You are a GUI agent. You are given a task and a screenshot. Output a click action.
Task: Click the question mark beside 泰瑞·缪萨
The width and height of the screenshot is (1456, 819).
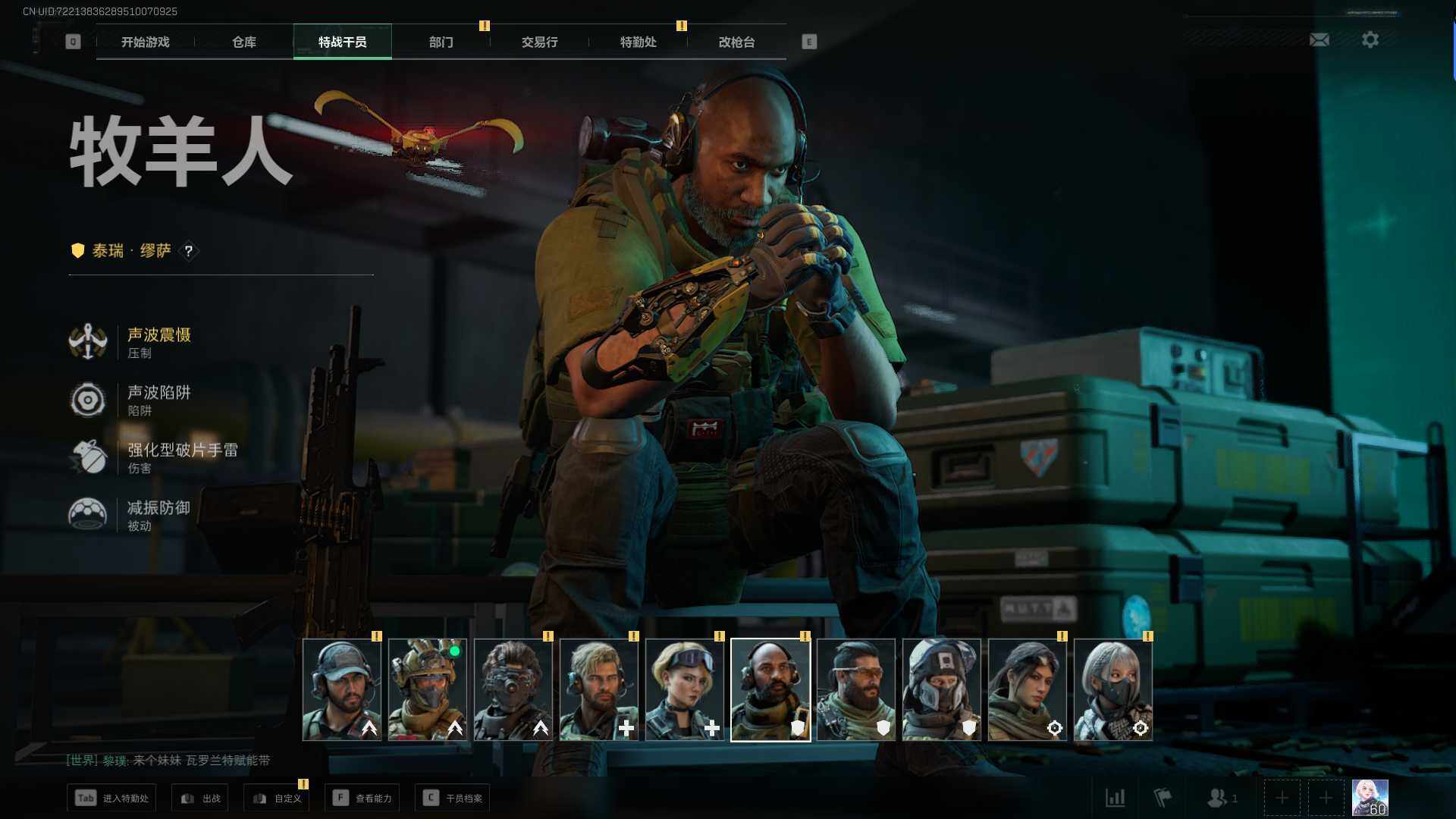click(x=189, y=251)
